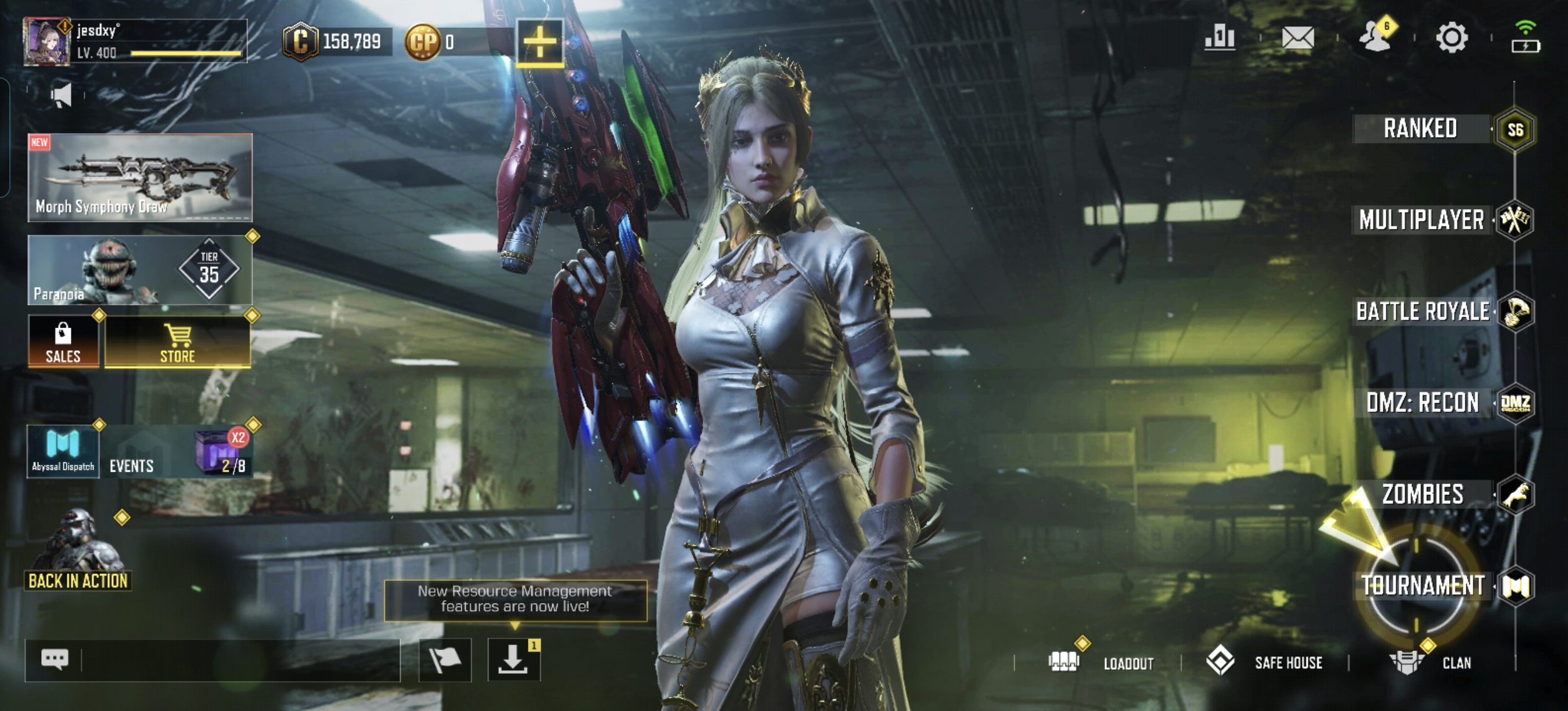The height and width of the screenshot is (711, 1568).
Task: Open the Paranoia battle pass tier banner
Action: 140,270
